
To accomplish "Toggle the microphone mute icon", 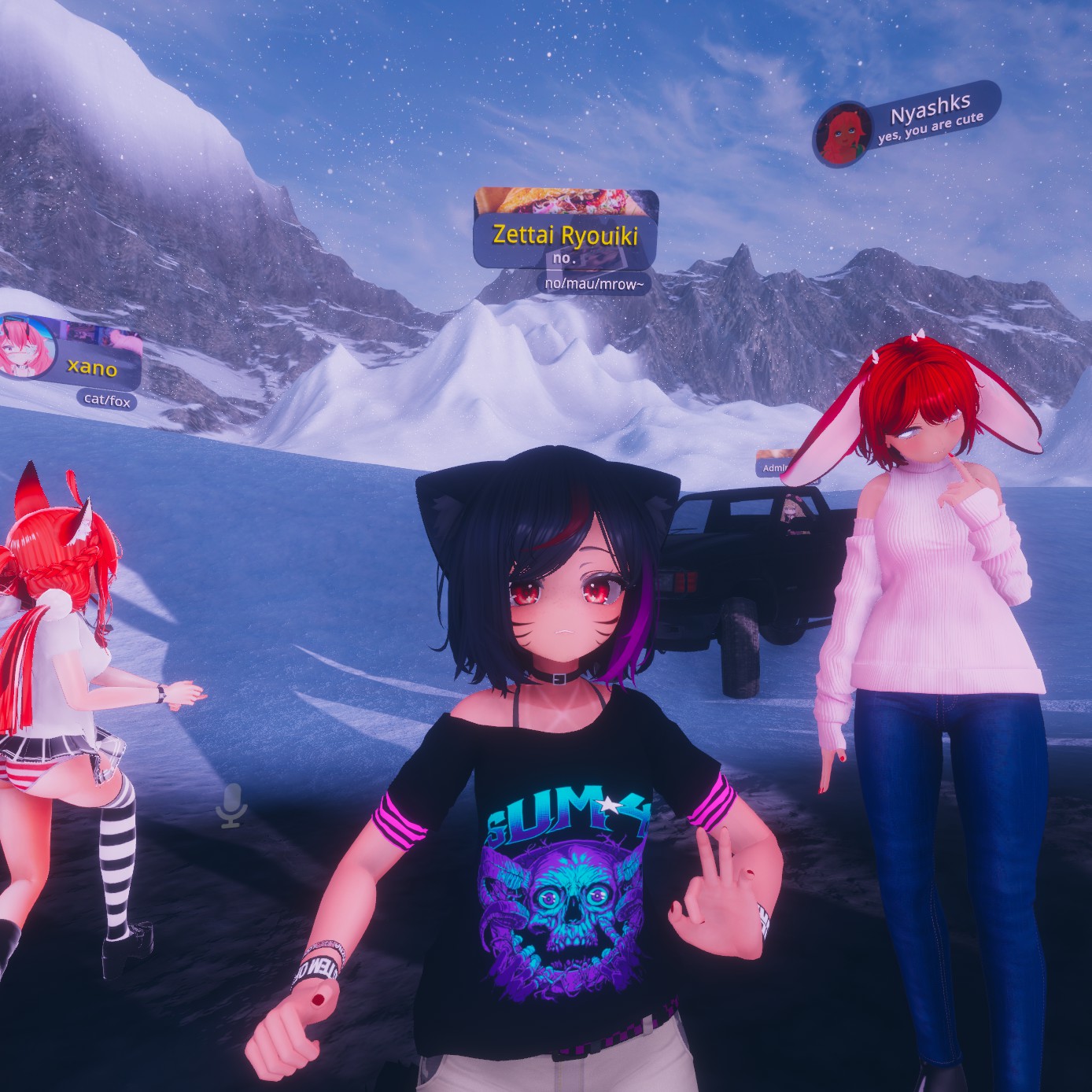I will [232, 806].
